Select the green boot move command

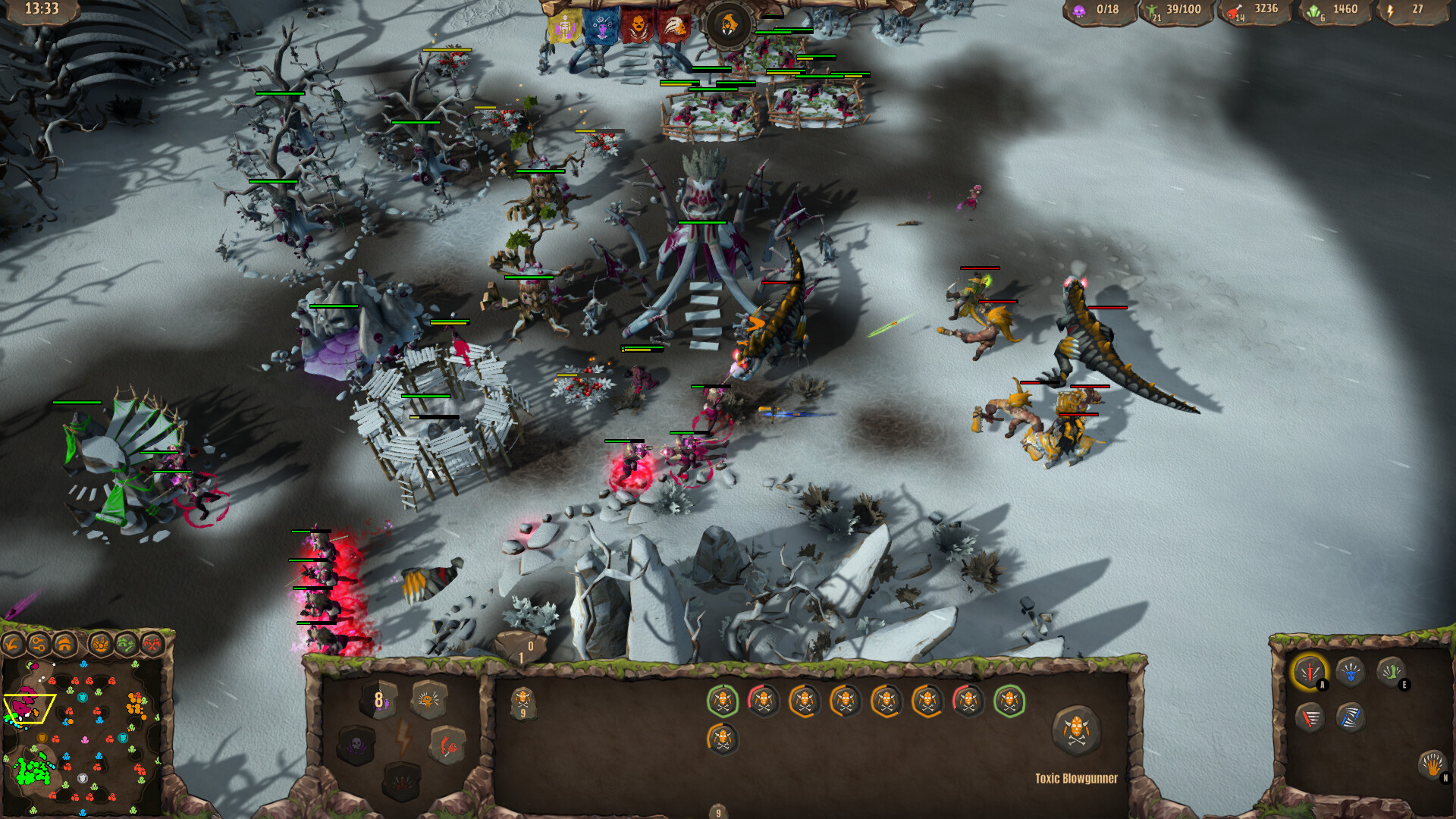(1391, 672)
